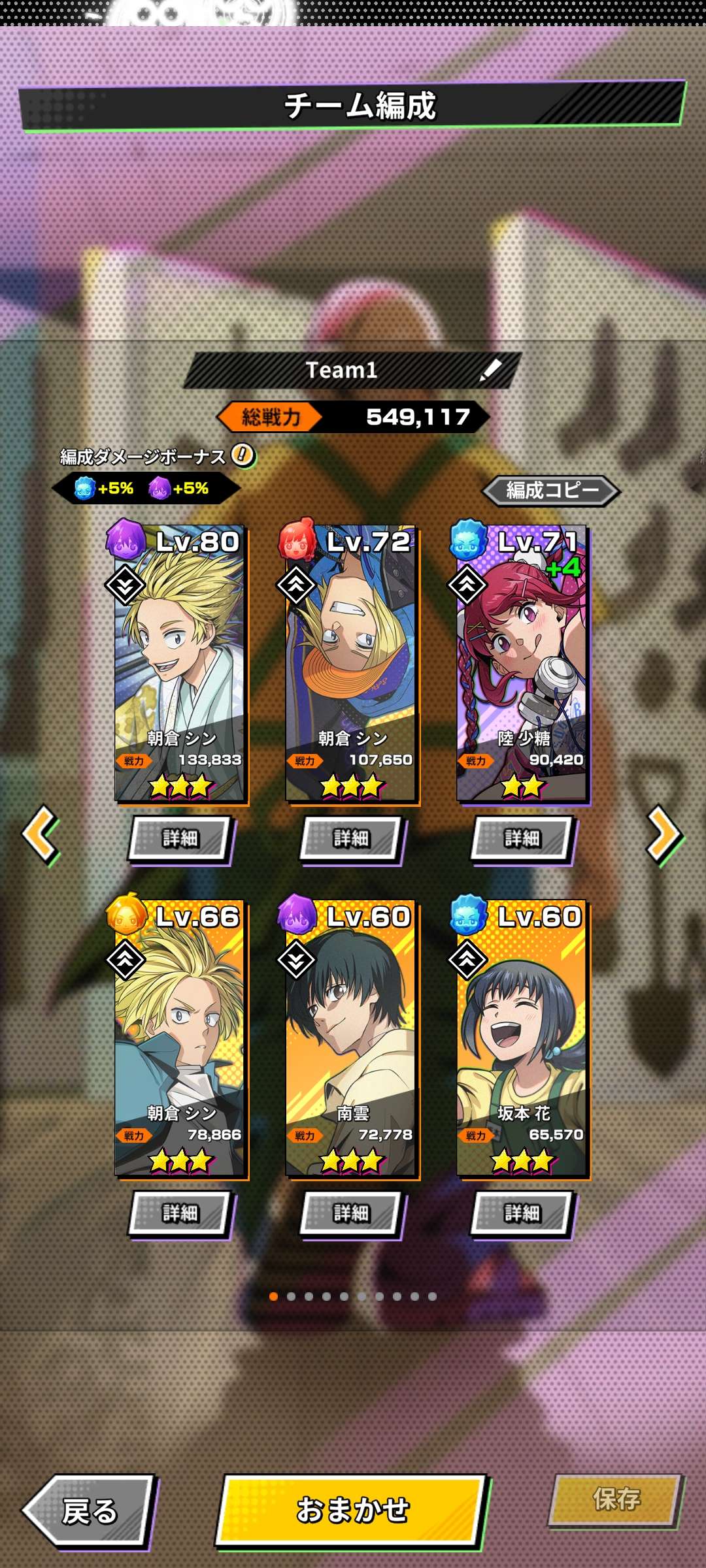Pick the Lv.60 南雲 card
The height and width of the screenshot is (1568, 706).
352,1039
